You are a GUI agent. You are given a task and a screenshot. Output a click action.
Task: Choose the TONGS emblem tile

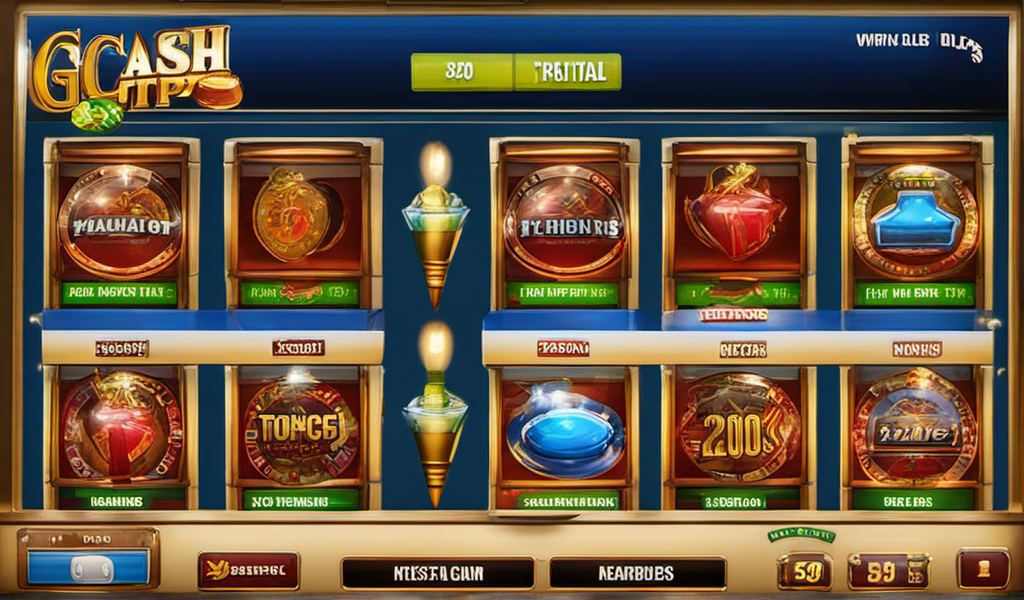point(300,430)
